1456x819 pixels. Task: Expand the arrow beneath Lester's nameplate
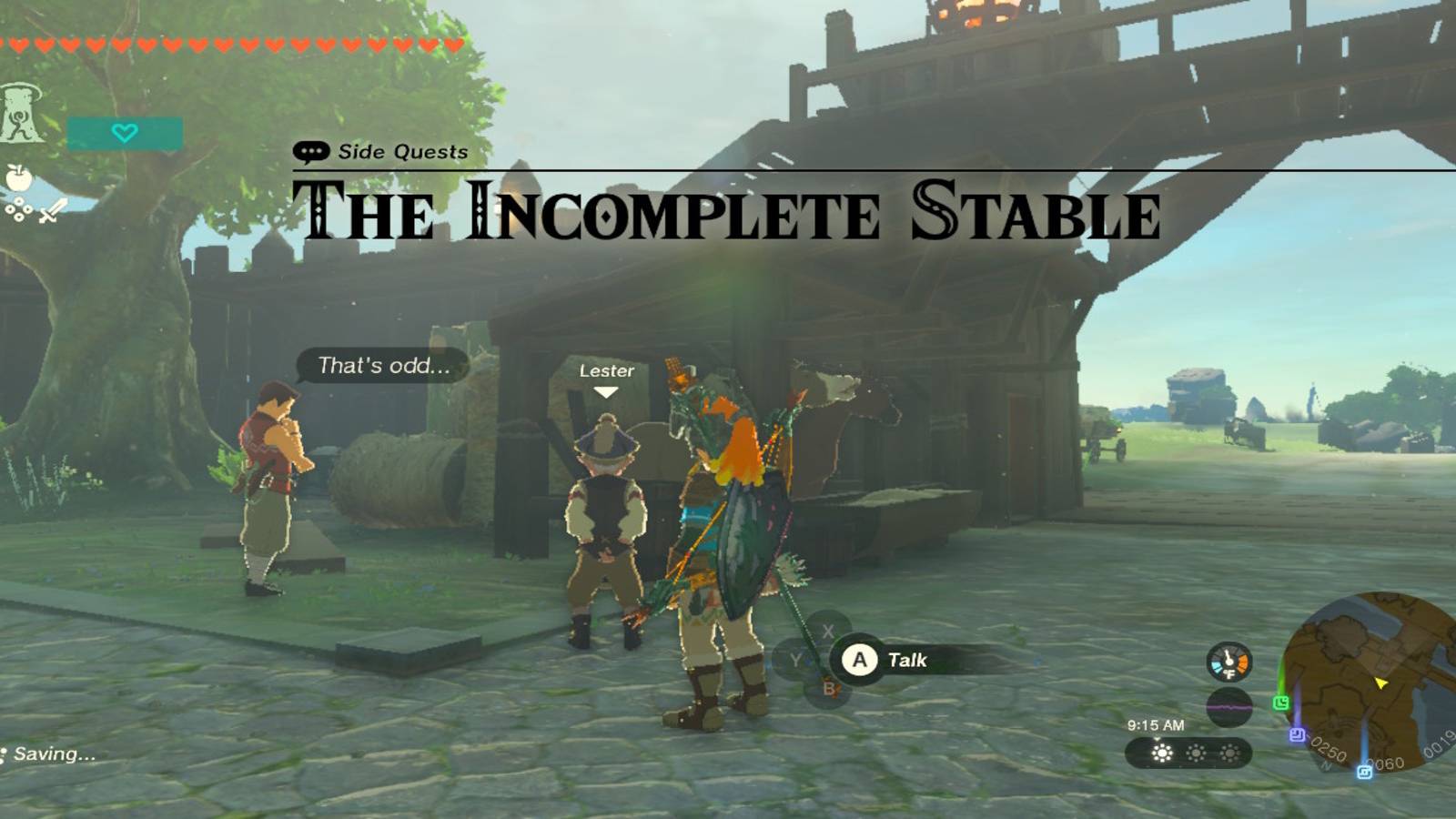pyautogui.click(x=606, y=389)
